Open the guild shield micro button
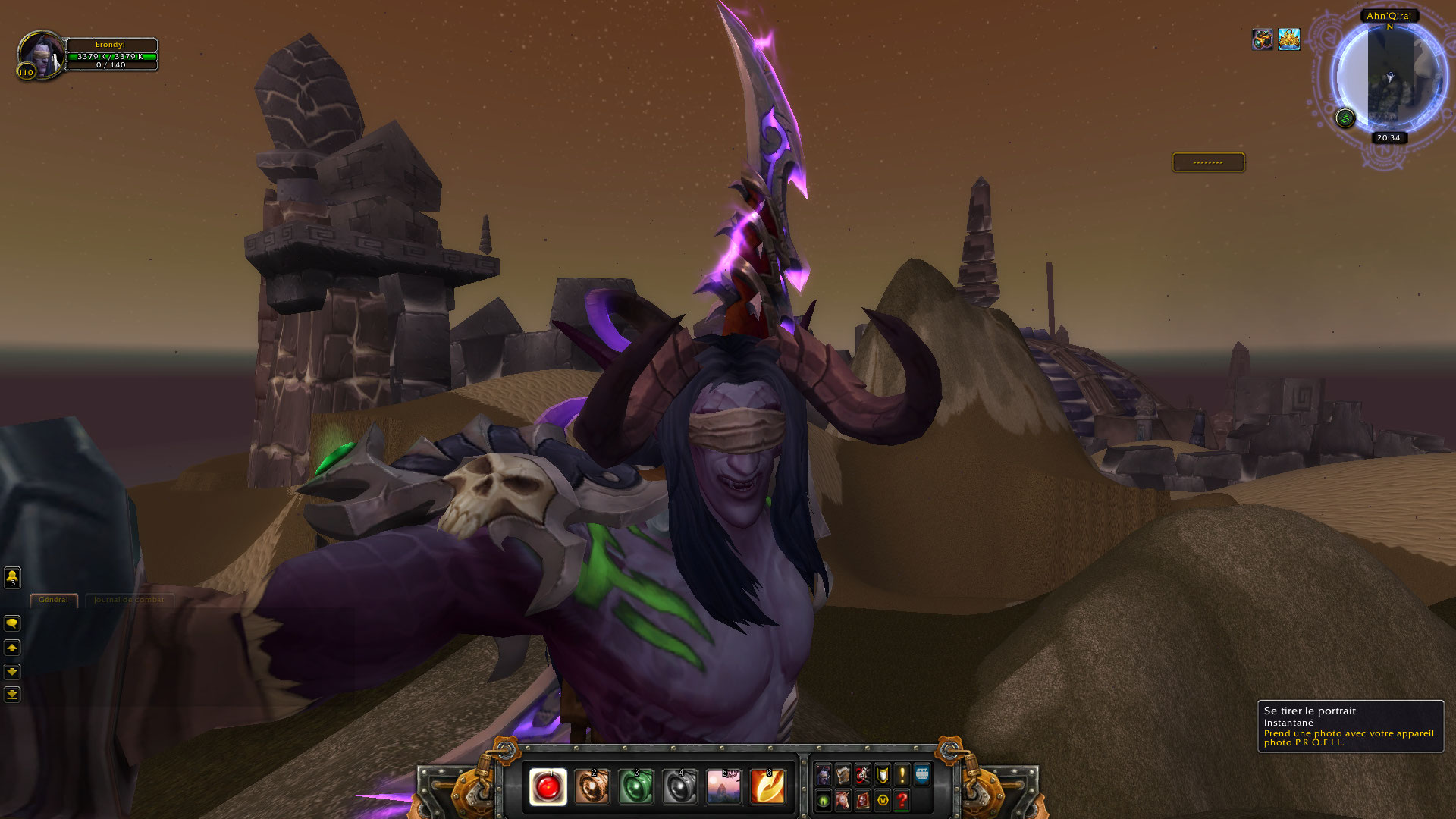The image size is (1456, 819). point(883,775)
